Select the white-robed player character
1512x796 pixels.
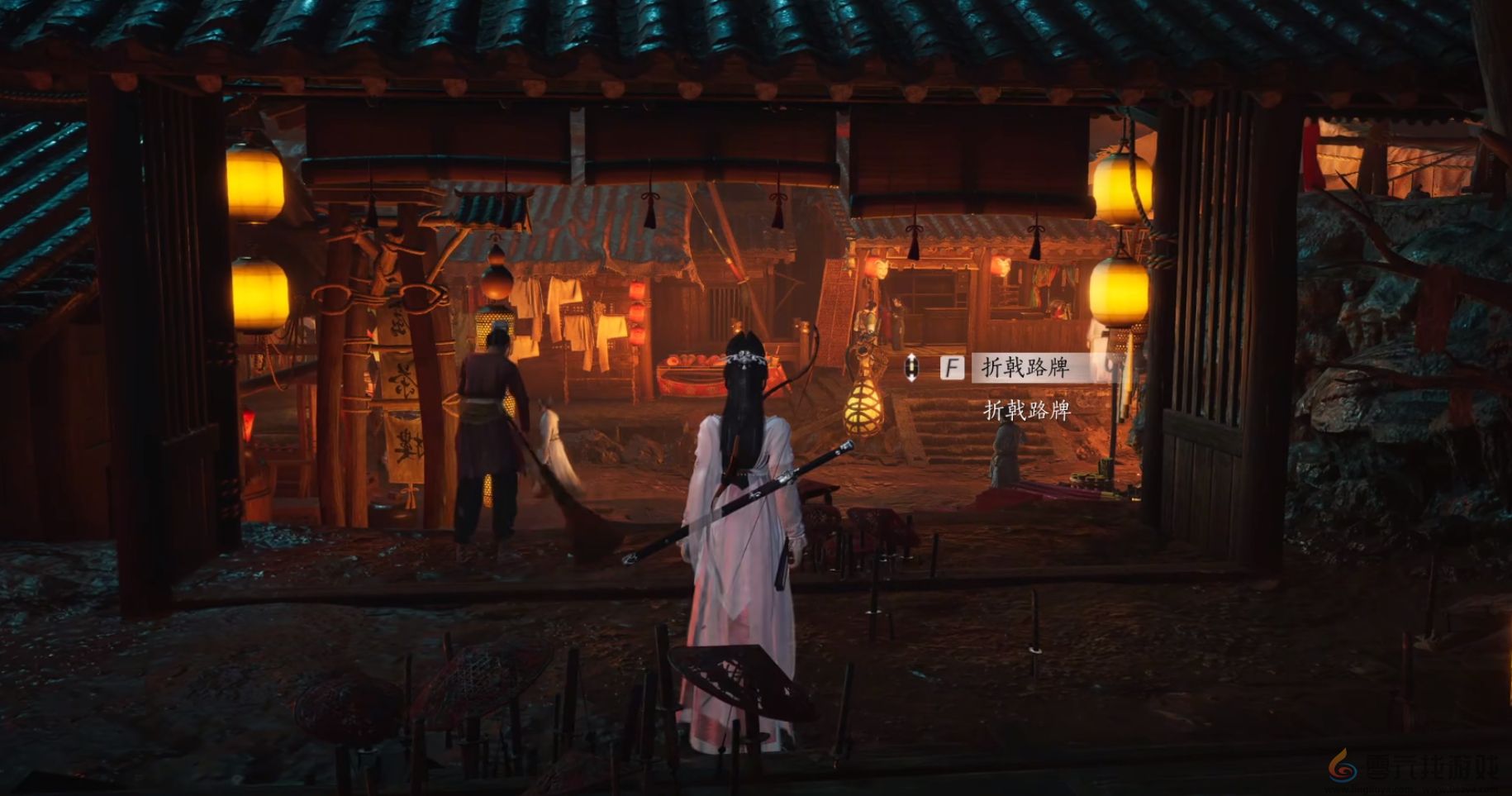point(744,537)
